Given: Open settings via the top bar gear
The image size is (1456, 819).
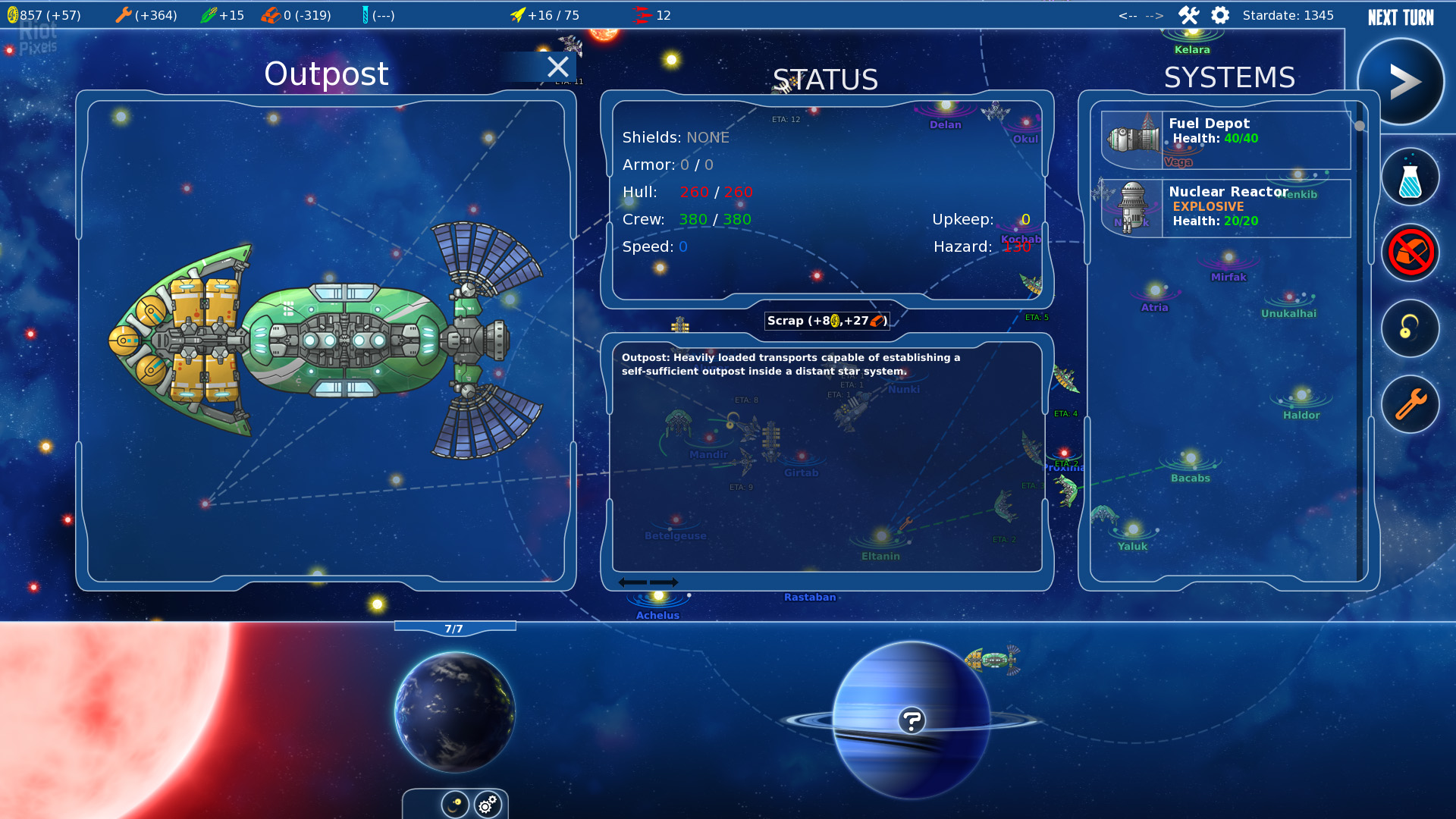Looking at the screenshot, I should coord(1220,15).
